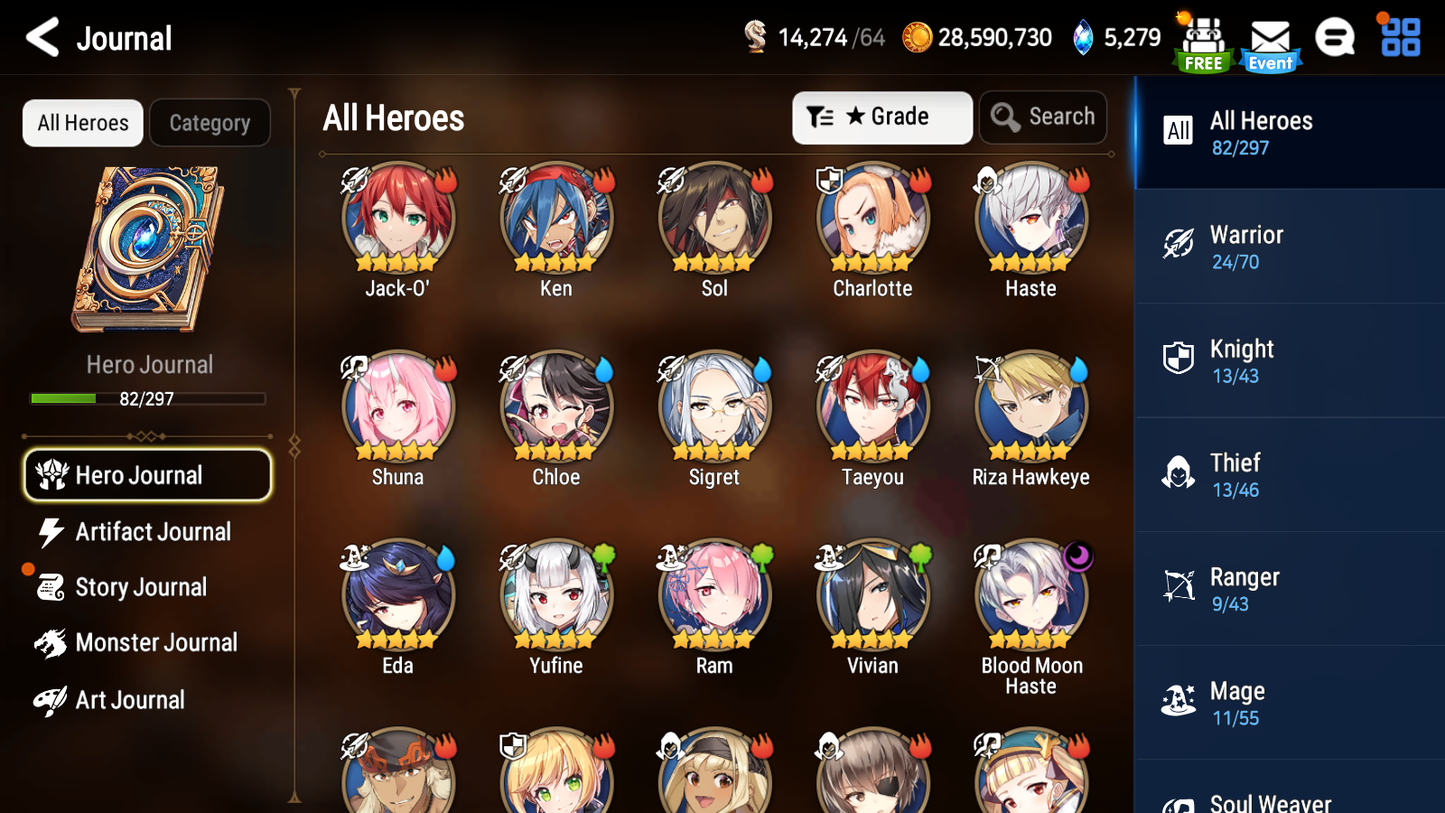
Task: Select the Warrior class filter icon
Action: [1179, 245]
